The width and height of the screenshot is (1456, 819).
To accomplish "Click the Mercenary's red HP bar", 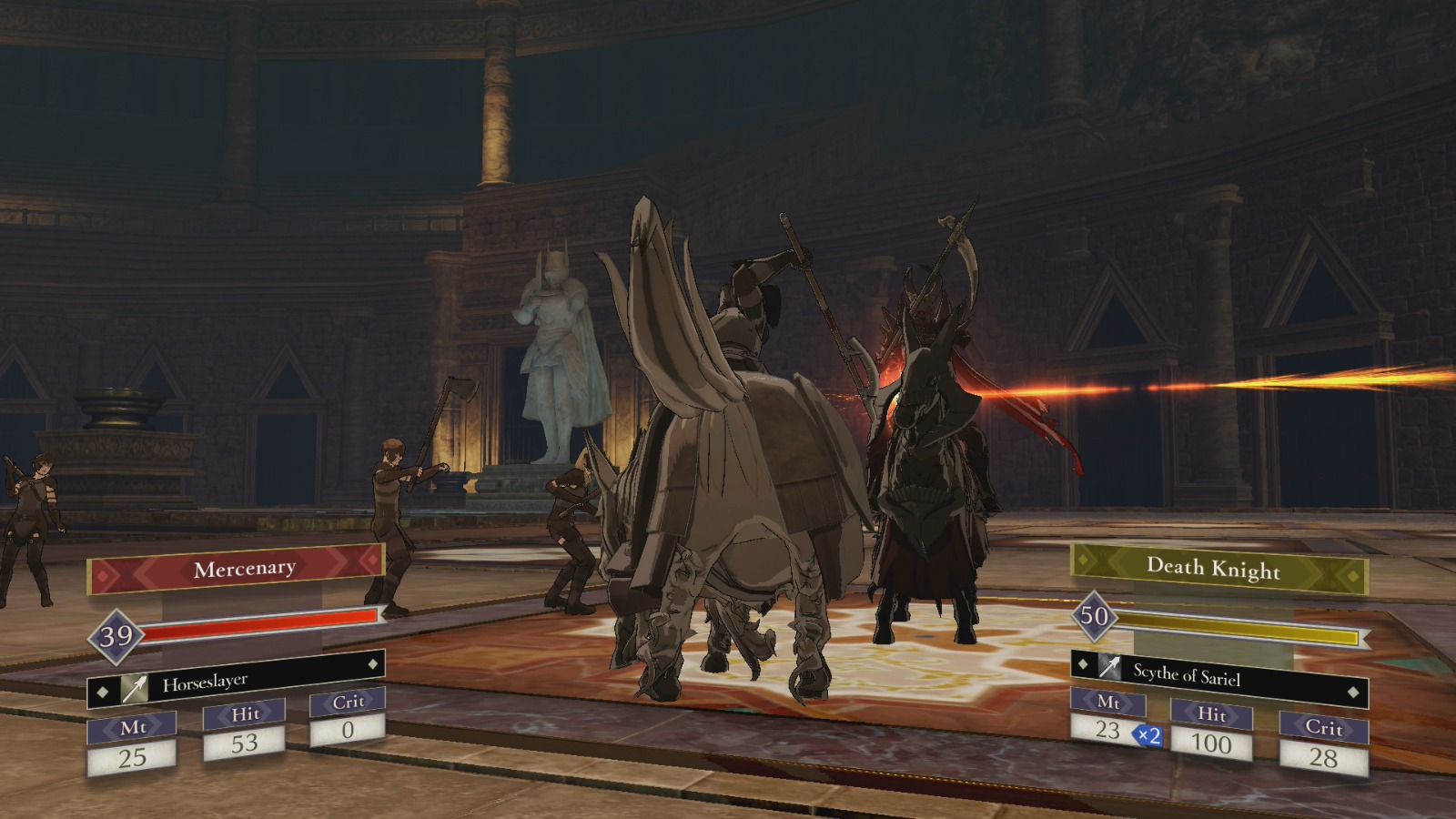I will 259,626.
